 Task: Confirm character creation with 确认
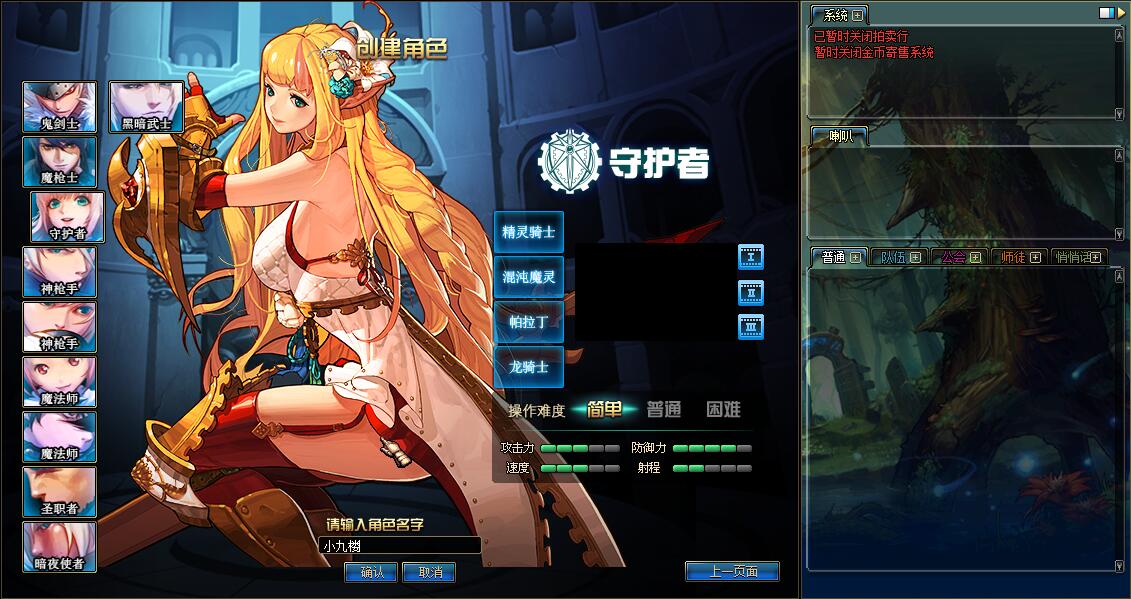(x=371, y=572)
